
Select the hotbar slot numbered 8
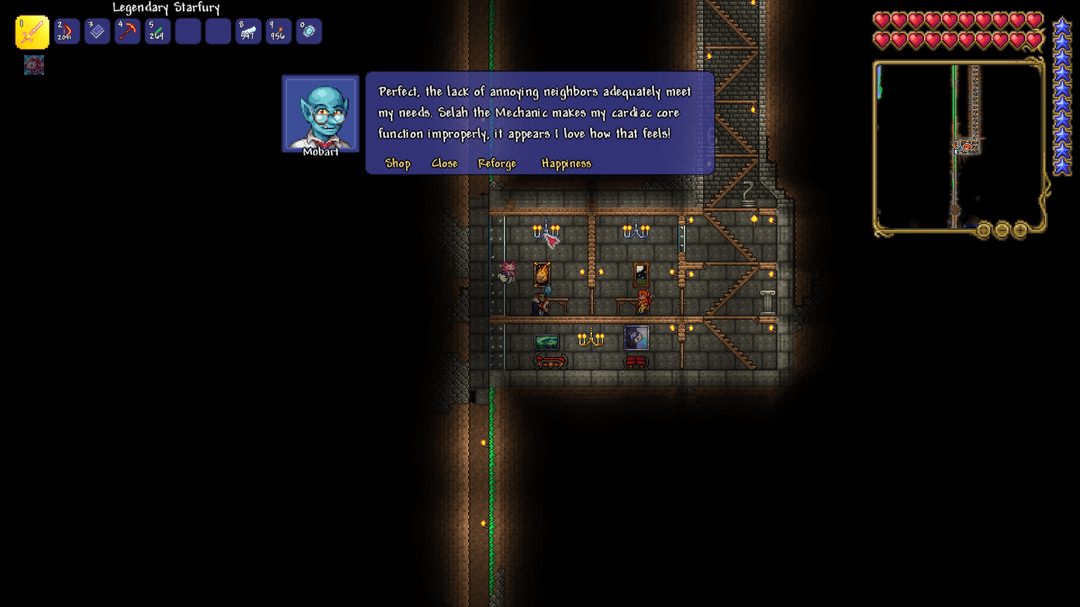(248, 32)
